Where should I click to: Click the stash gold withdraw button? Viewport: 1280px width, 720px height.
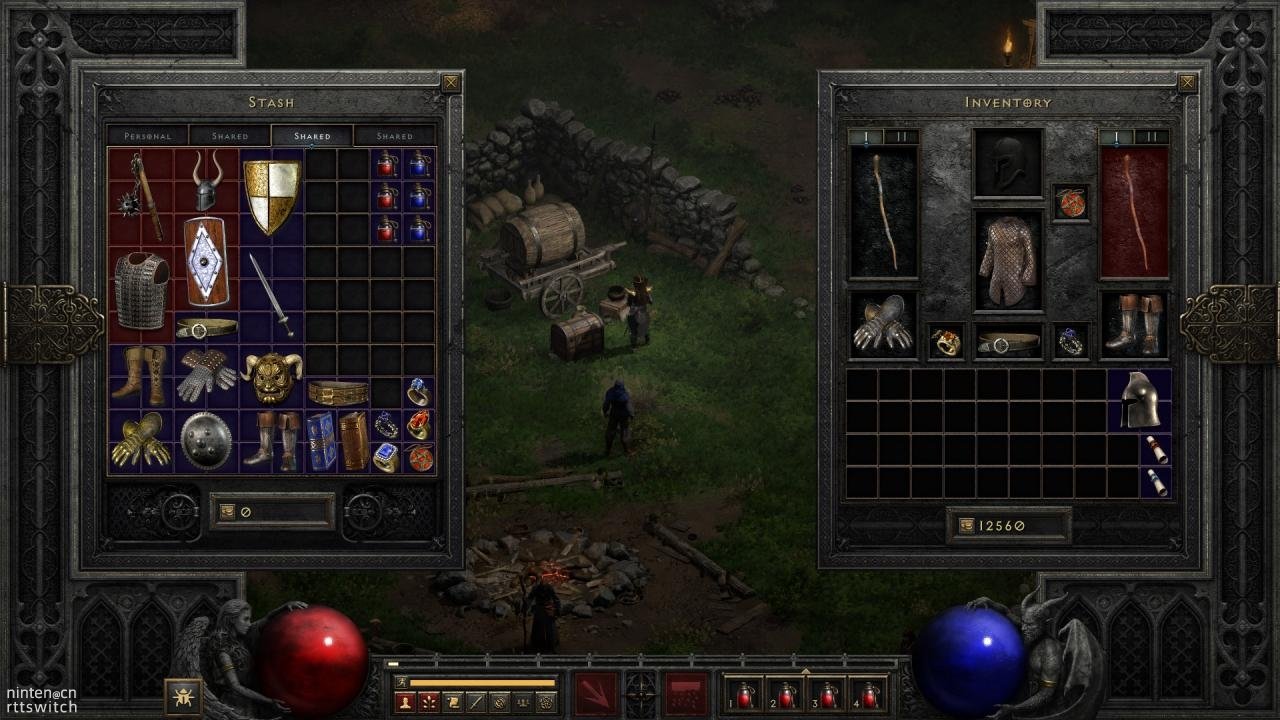[x=228, y=512]
